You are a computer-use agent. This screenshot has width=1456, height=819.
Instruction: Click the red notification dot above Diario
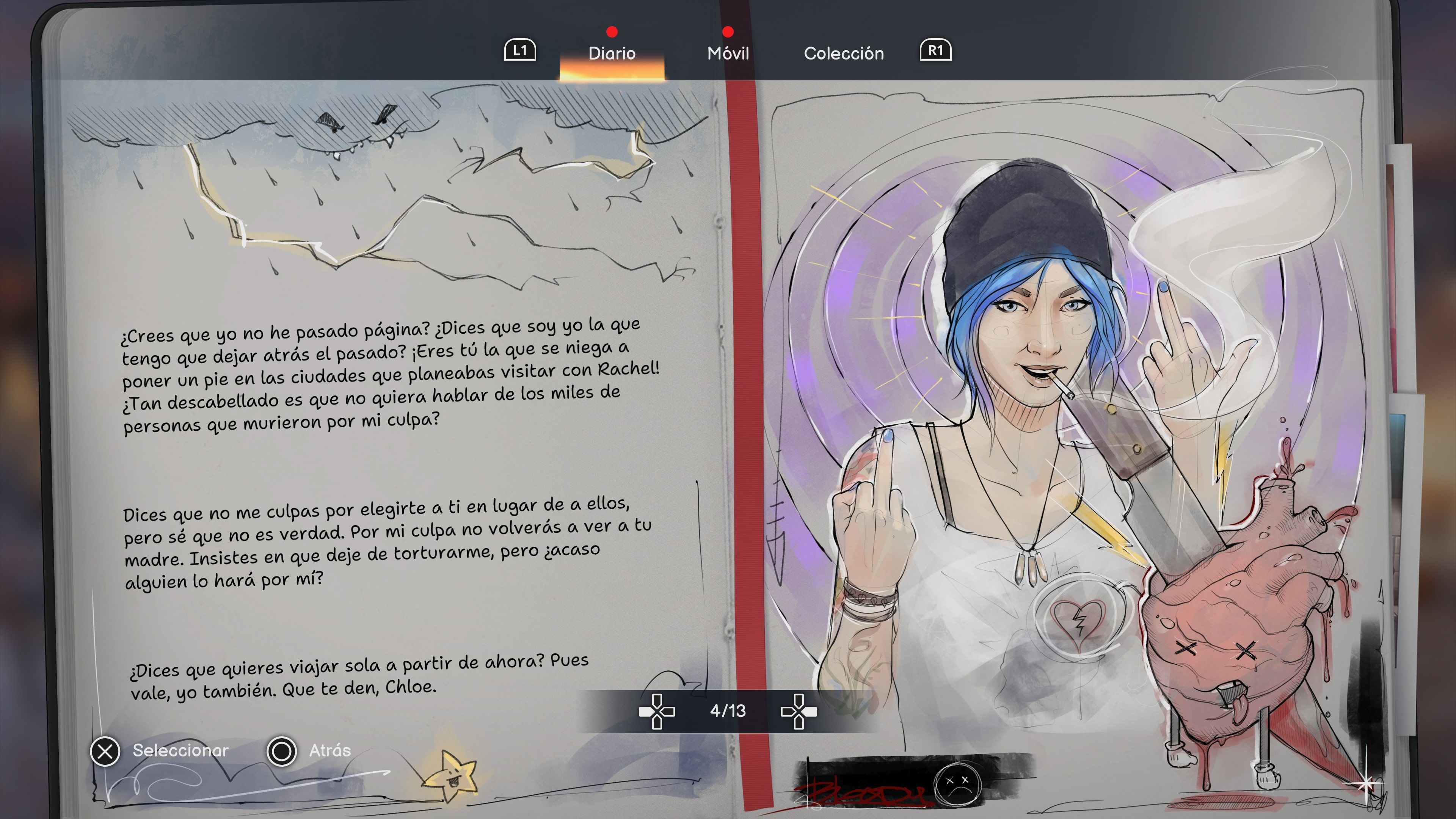612,31
